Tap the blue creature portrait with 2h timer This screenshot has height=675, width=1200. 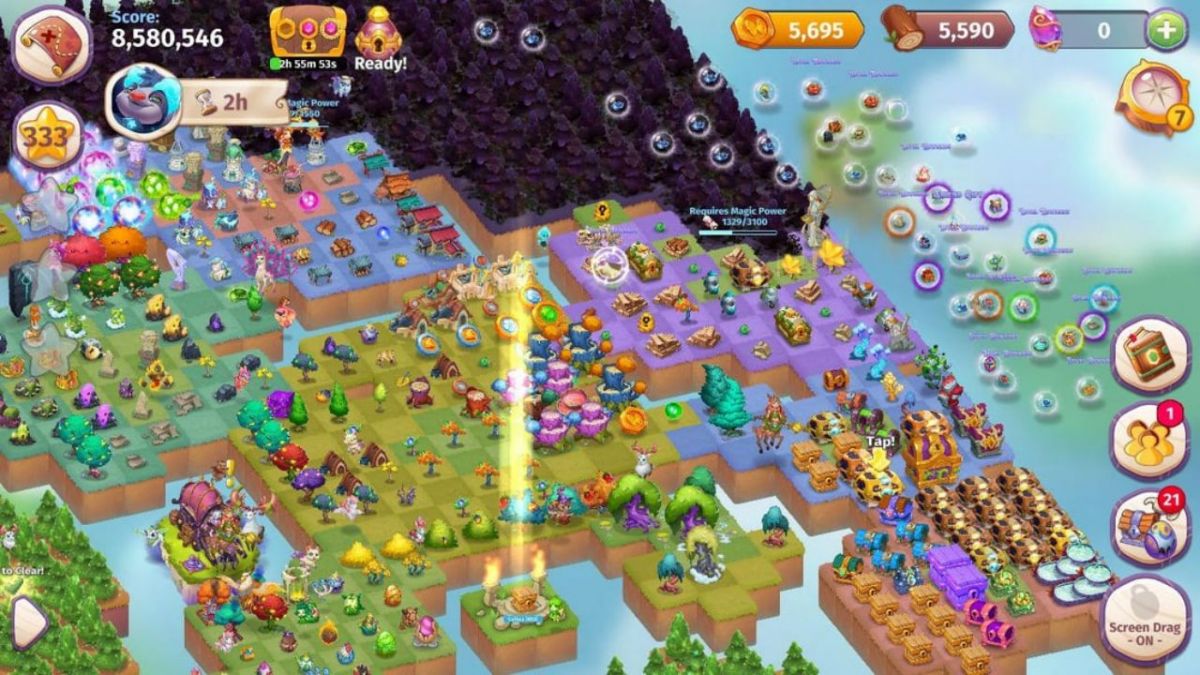[x=142, y=101]
